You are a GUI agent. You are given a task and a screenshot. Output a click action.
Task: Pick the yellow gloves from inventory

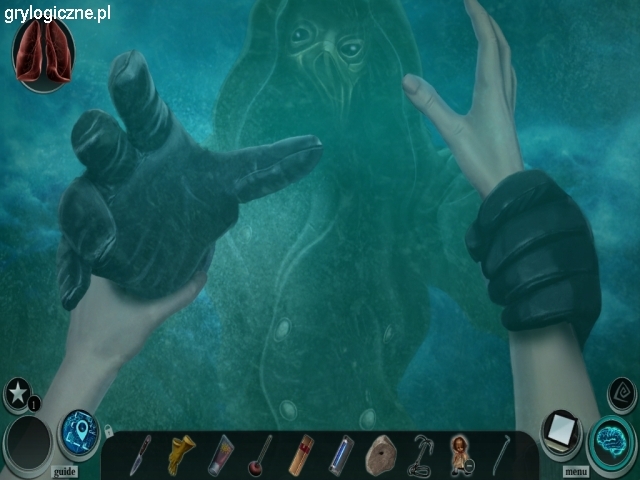182,454
